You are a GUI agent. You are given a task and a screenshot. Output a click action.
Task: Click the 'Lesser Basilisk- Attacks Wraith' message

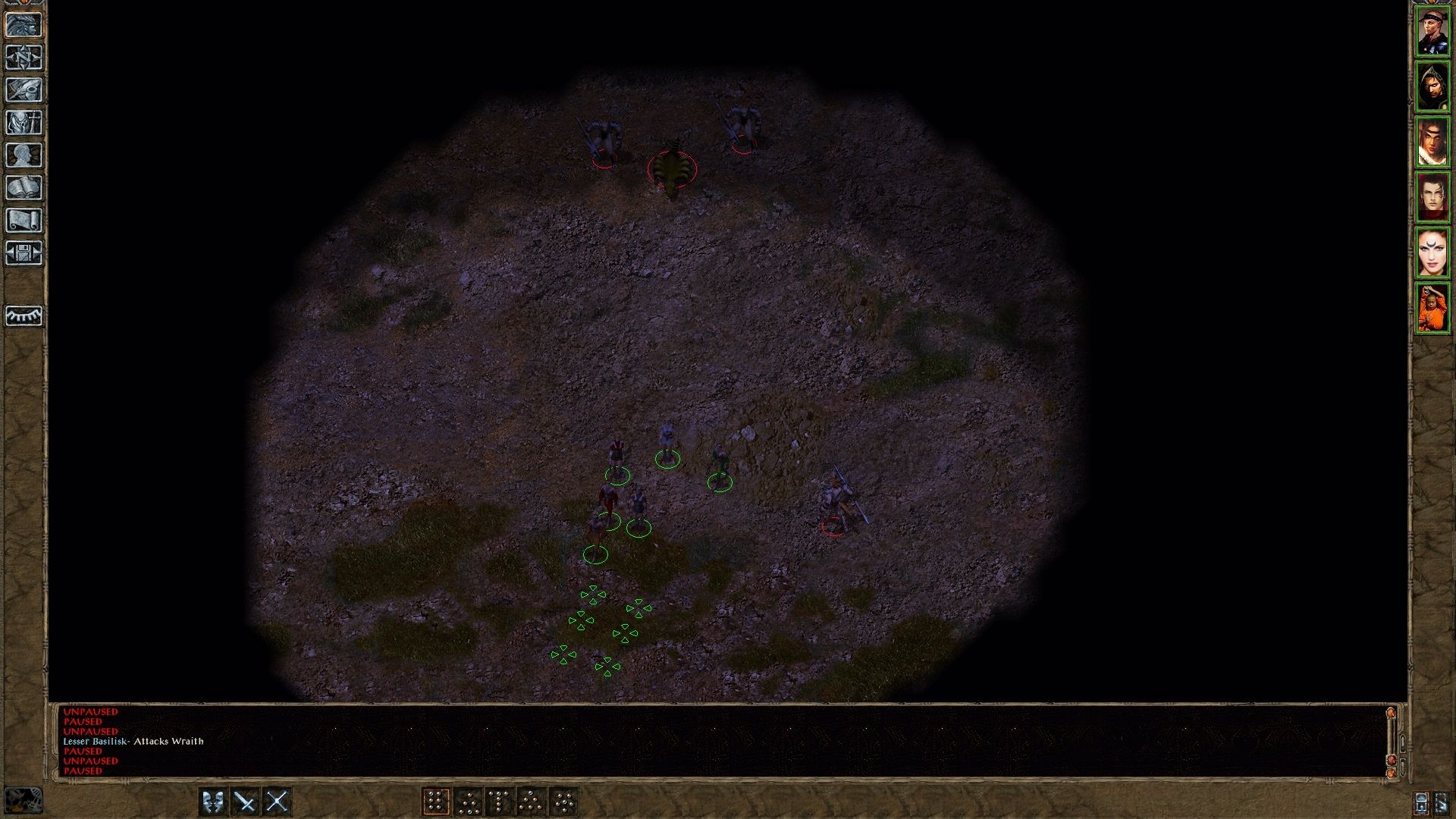pyautogui.click(x=133, y=742)
